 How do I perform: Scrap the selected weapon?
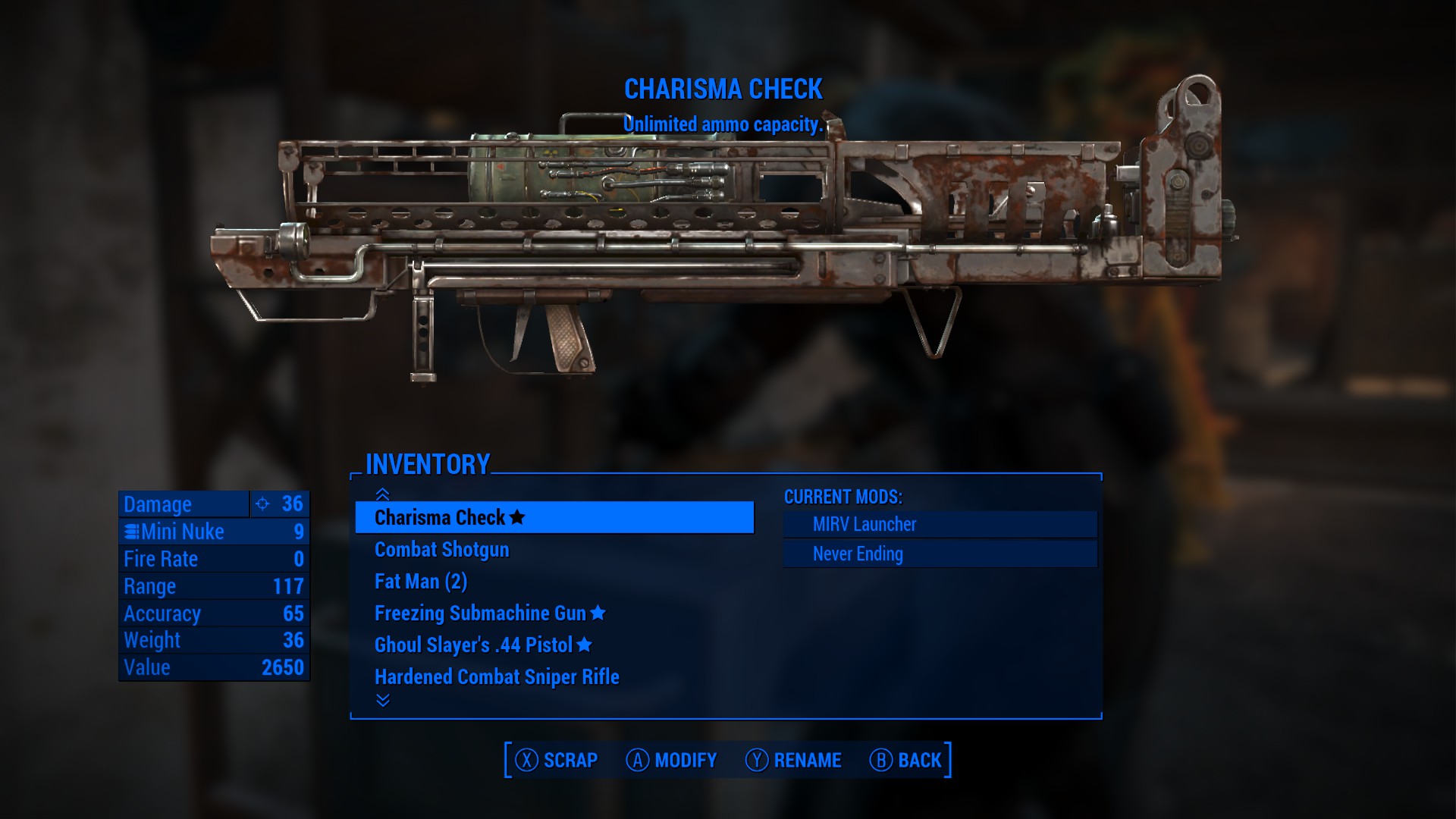[x=557, y=760]
